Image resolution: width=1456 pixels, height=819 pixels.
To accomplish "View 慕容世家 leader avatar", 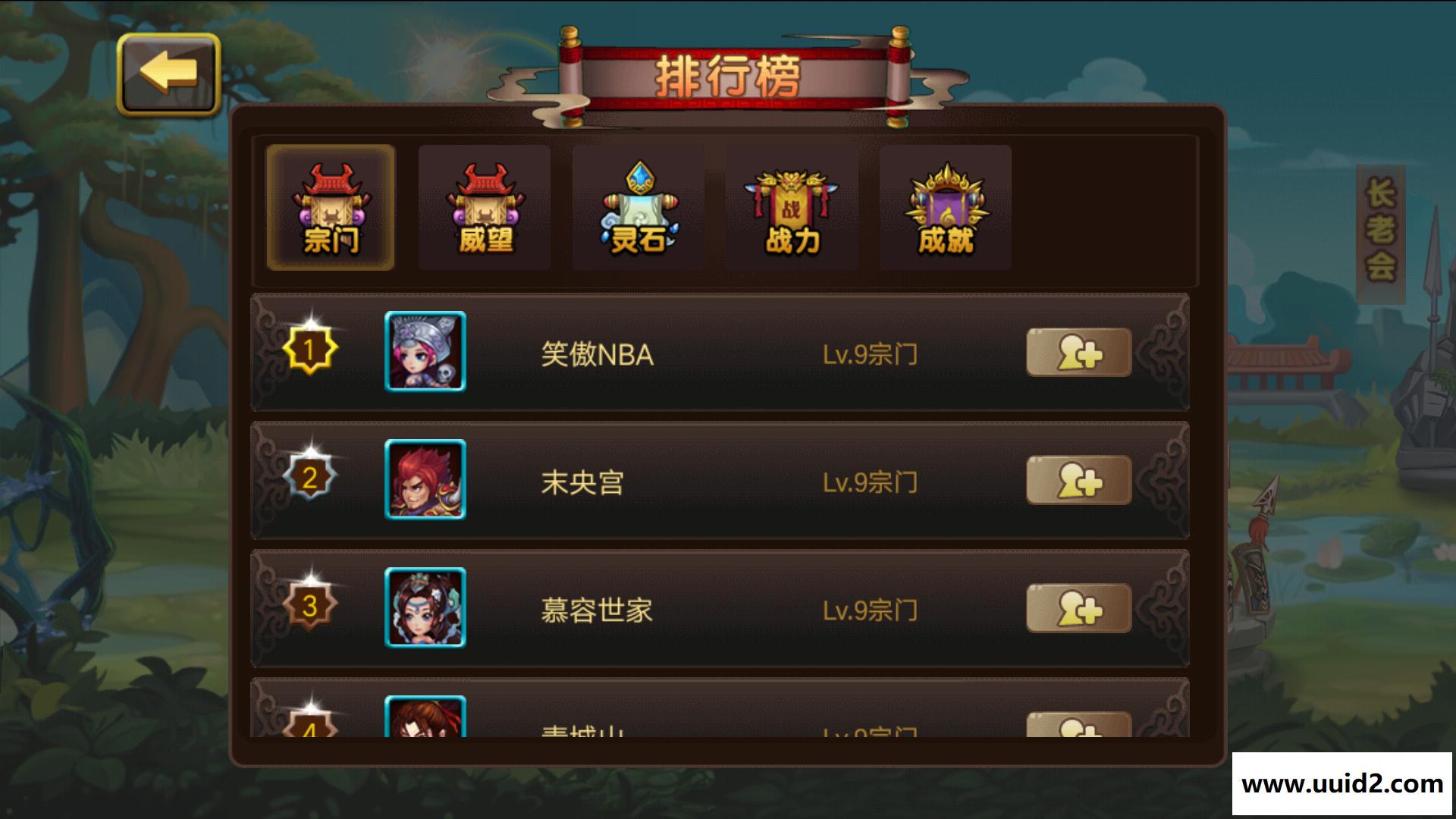I will (x=425, y=607).
